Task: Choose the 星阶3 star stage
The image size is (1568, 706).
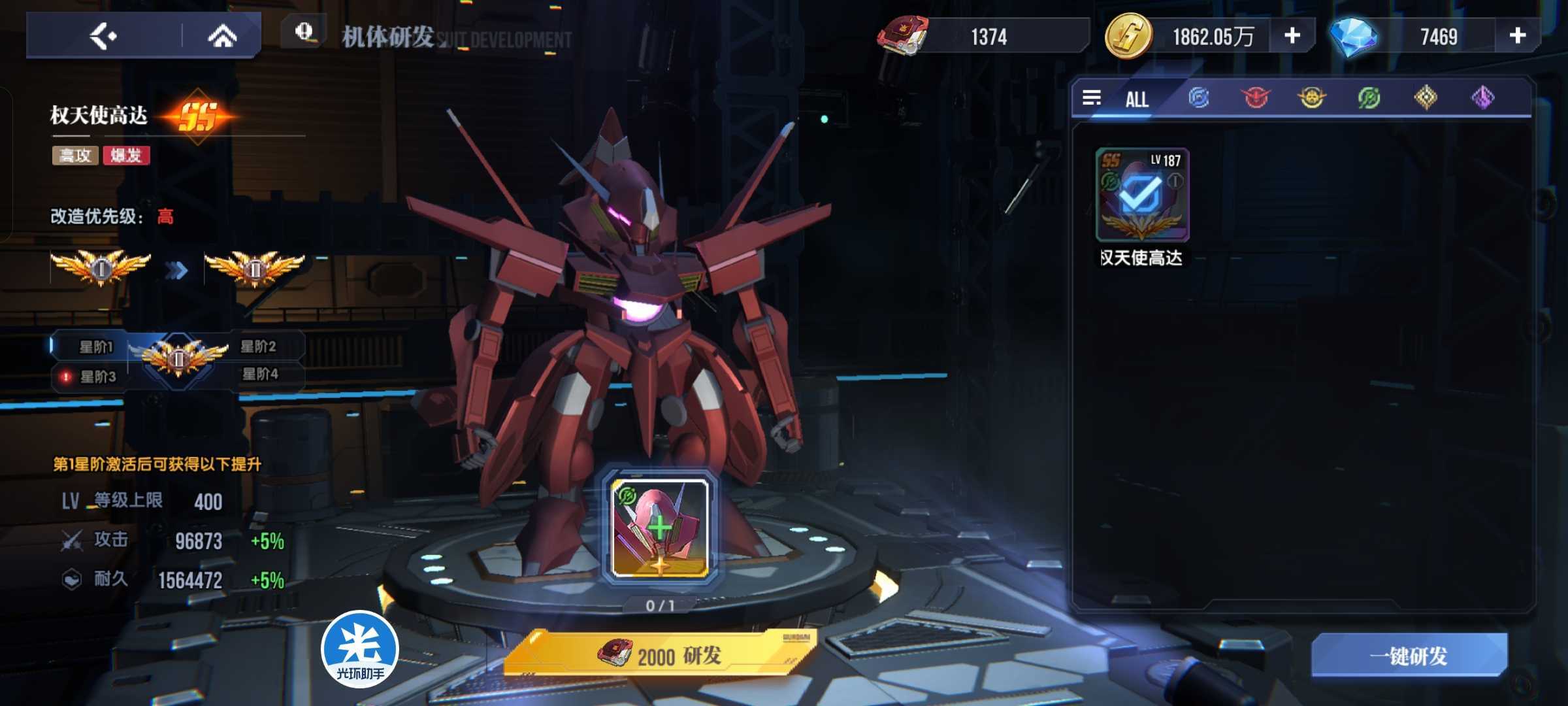Action: point(97,377)
